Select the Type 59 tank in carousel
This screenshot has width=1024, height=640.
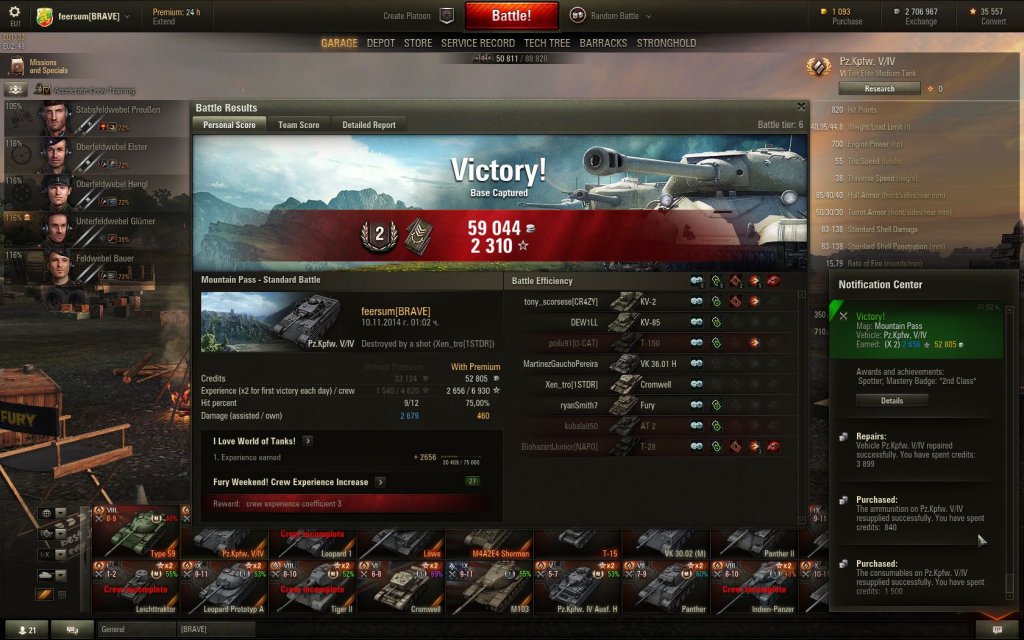(136, 531)
